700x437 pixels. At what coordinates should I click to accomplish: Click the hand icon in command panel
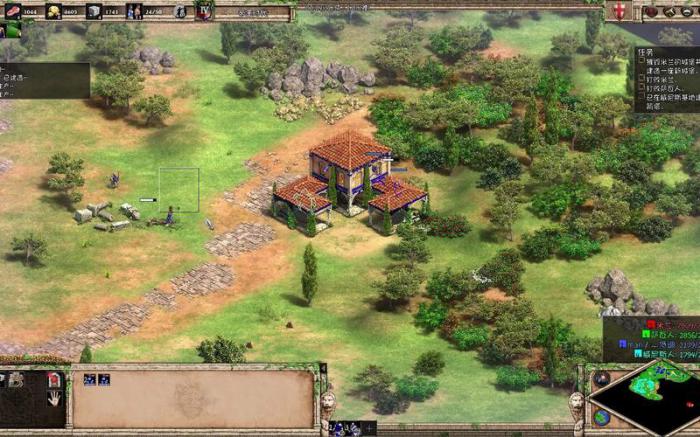pyautogui.click(x=54, y=397)
